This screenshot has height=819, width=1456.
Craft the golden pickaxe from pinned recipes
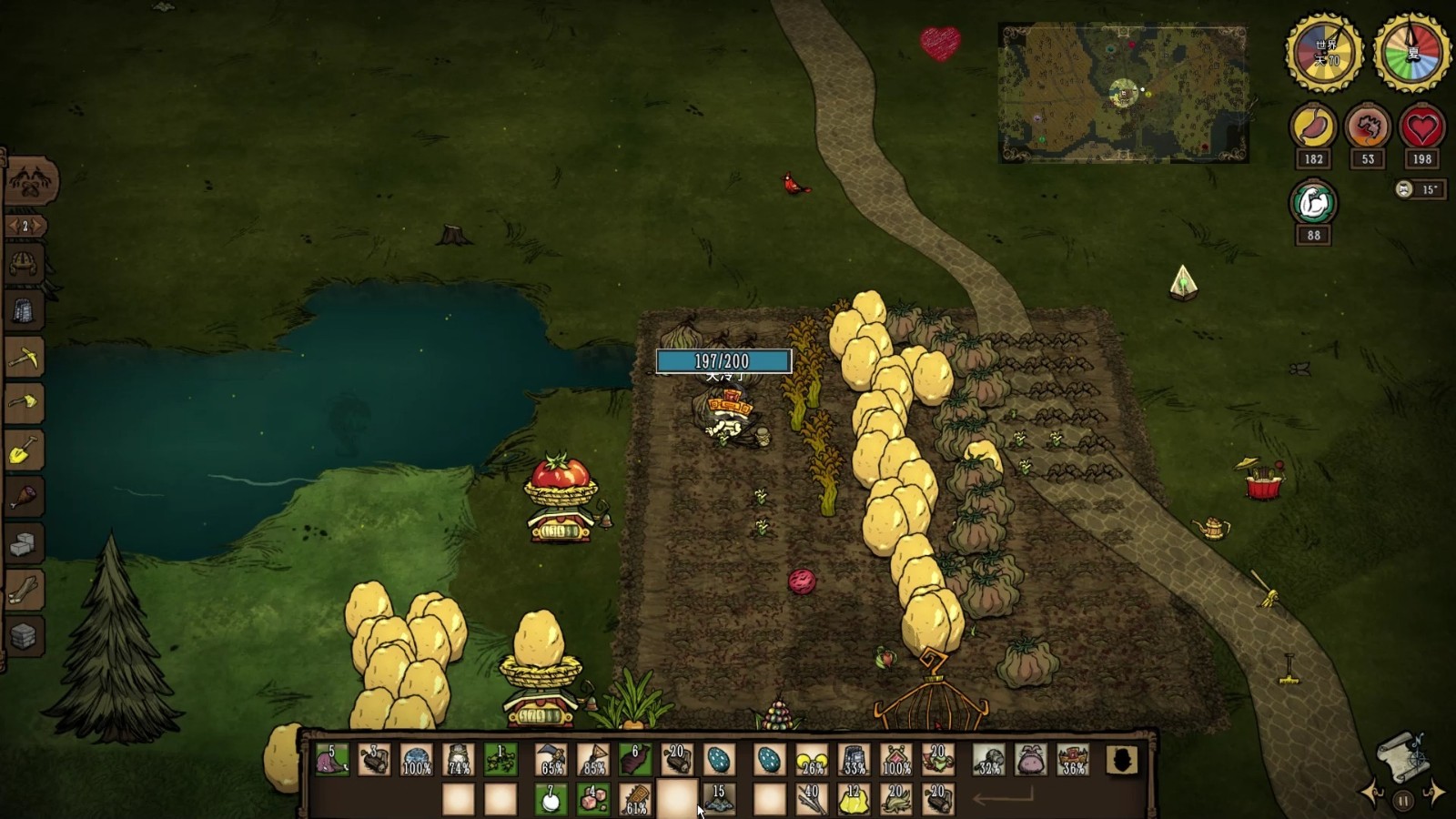(25, 356)
